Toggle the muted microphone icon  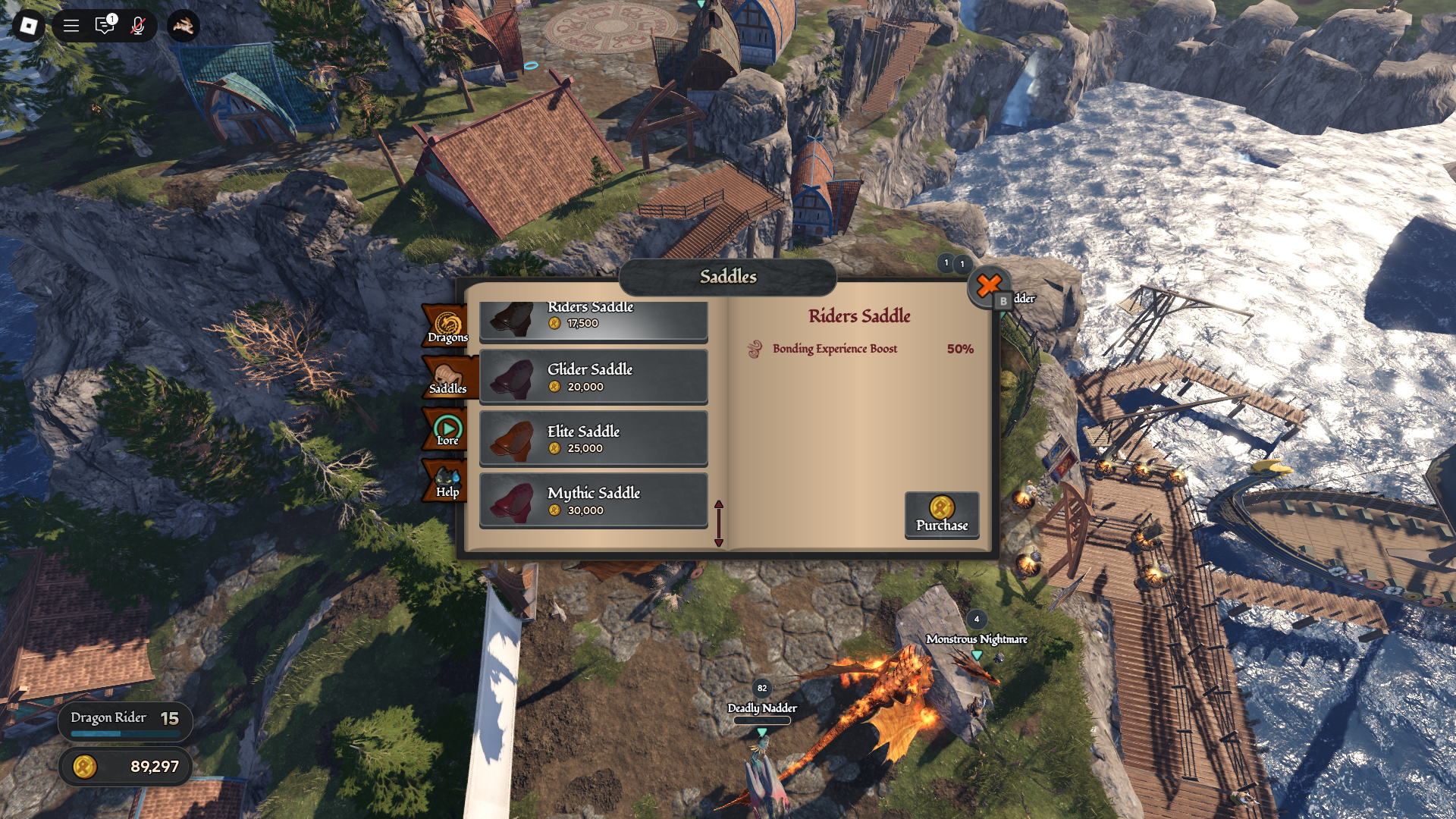(x=137, y=27)
